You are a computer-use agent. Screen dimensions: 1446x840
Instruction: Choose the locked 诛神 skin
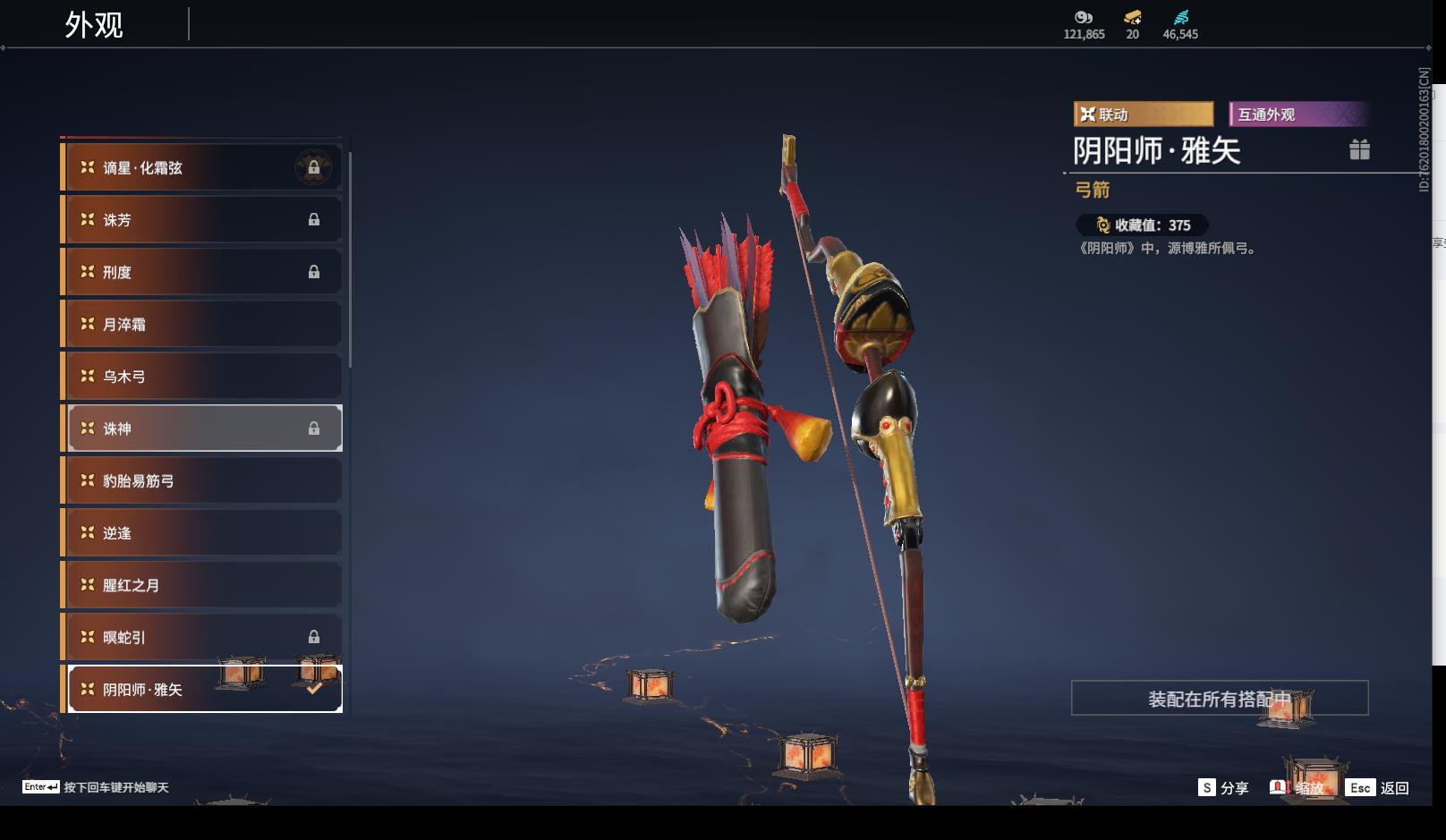204,428
